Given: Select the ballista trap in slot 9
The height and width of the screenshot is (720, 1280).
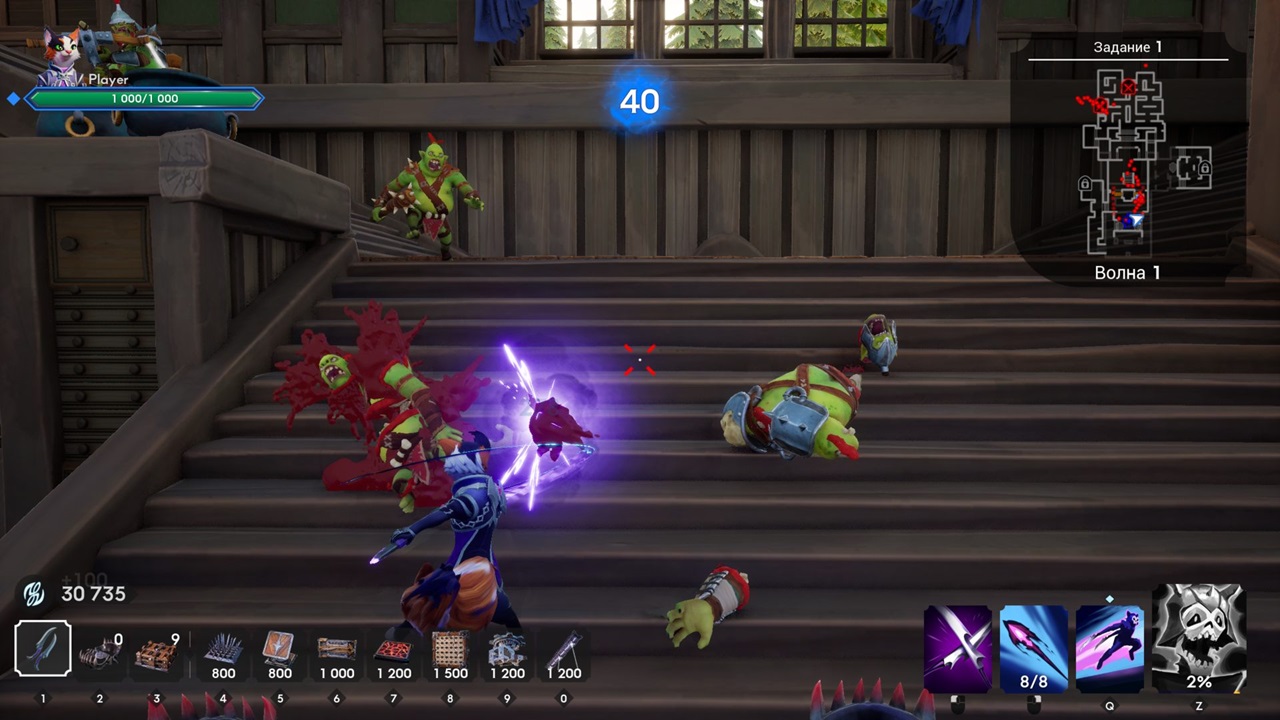Looking at the screenshot, I should [x=507, y=648].
